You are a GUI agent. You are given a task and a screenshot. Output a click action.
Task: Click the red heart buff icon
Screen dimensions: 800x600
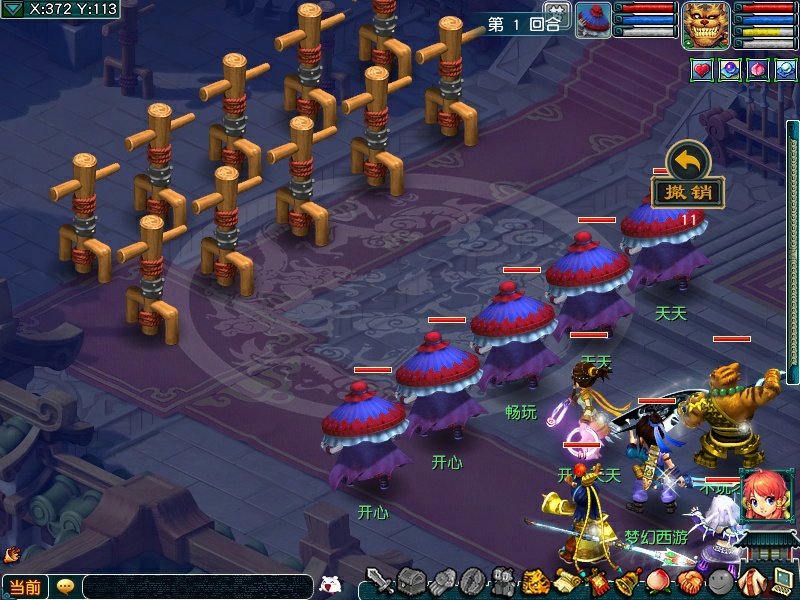pyautogui.click(x=702, y=70)
